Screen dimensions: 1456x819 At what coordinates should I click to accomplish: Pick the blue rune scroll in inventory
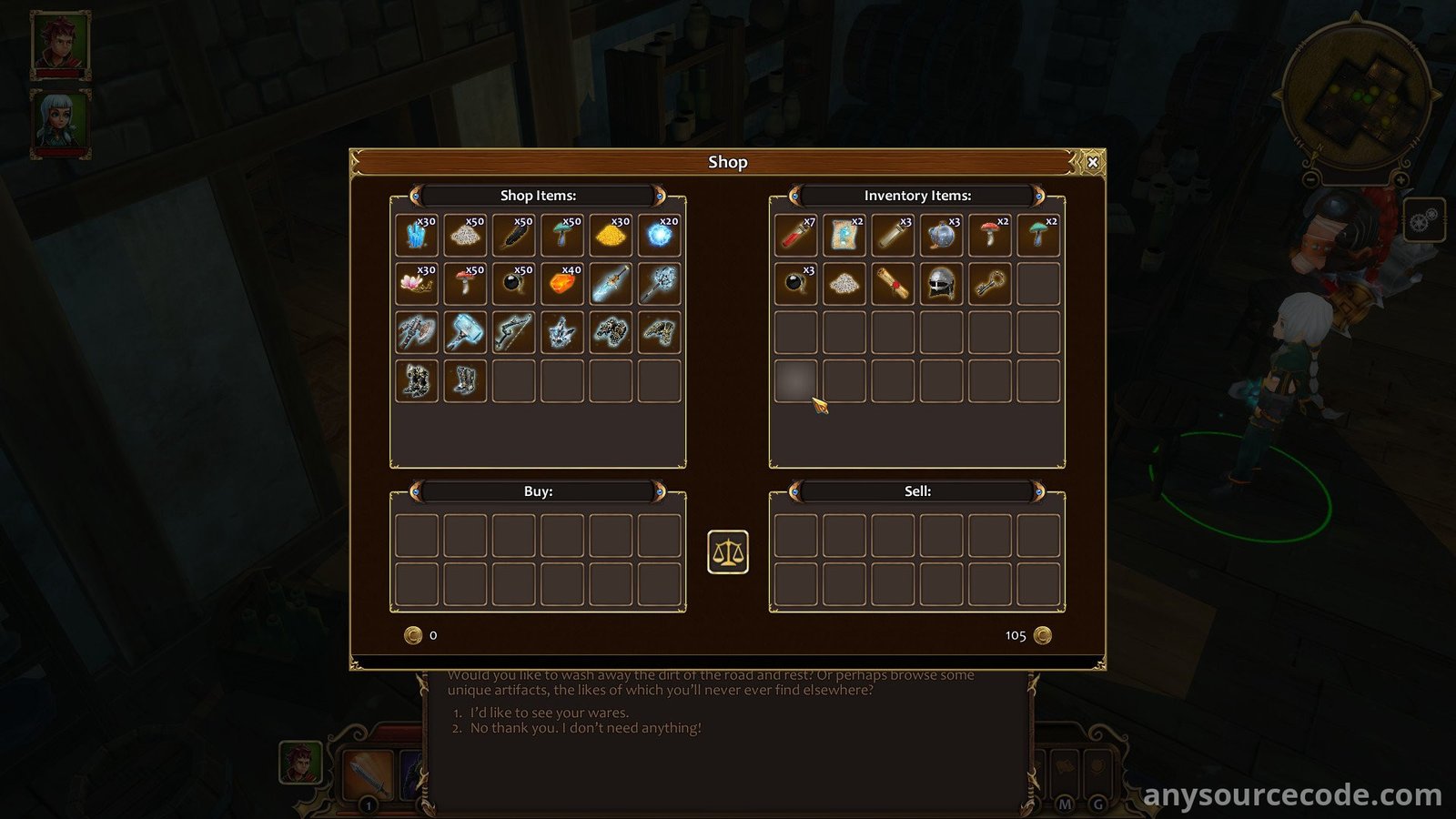point(844,236)
